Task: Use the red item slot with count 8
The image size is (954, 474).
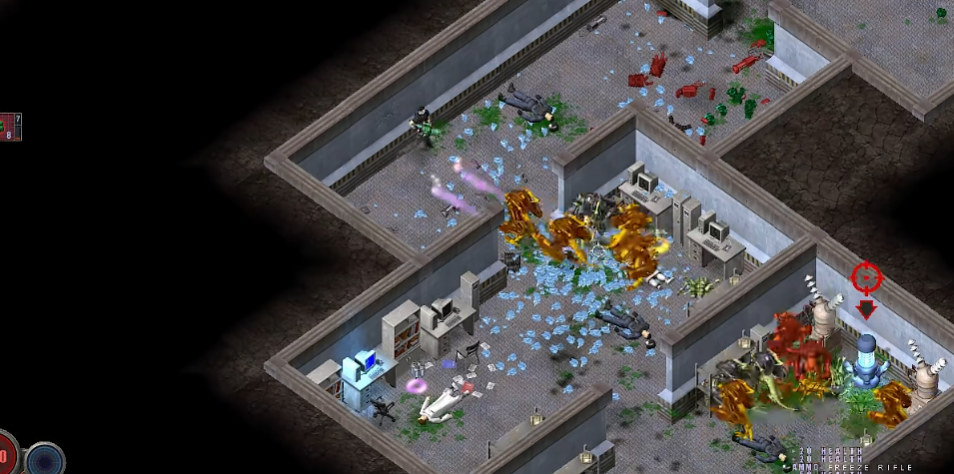Action: (x=9, y=127)
